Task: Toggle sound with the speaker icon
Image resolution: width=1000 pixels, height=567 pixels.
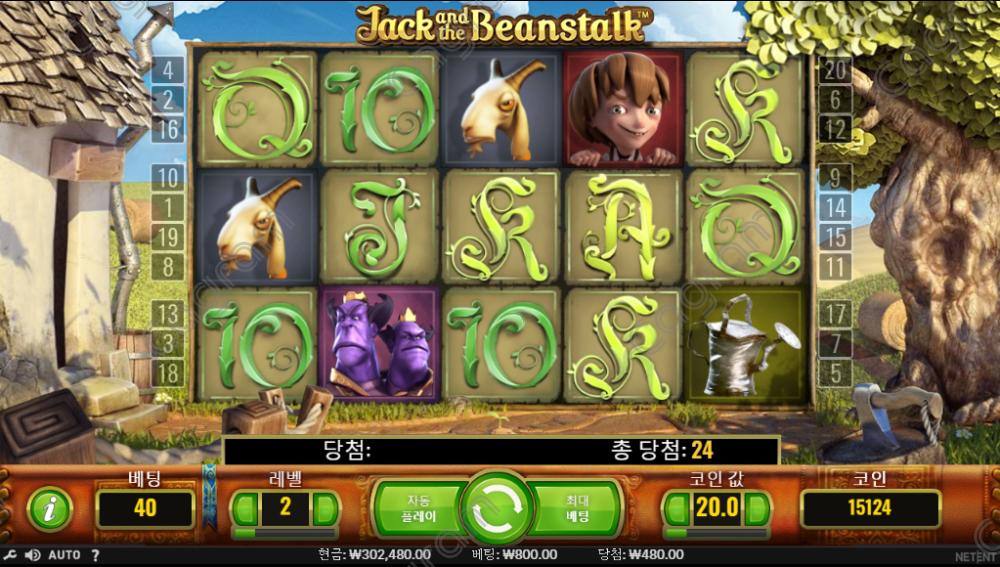Action: [32, 555]
